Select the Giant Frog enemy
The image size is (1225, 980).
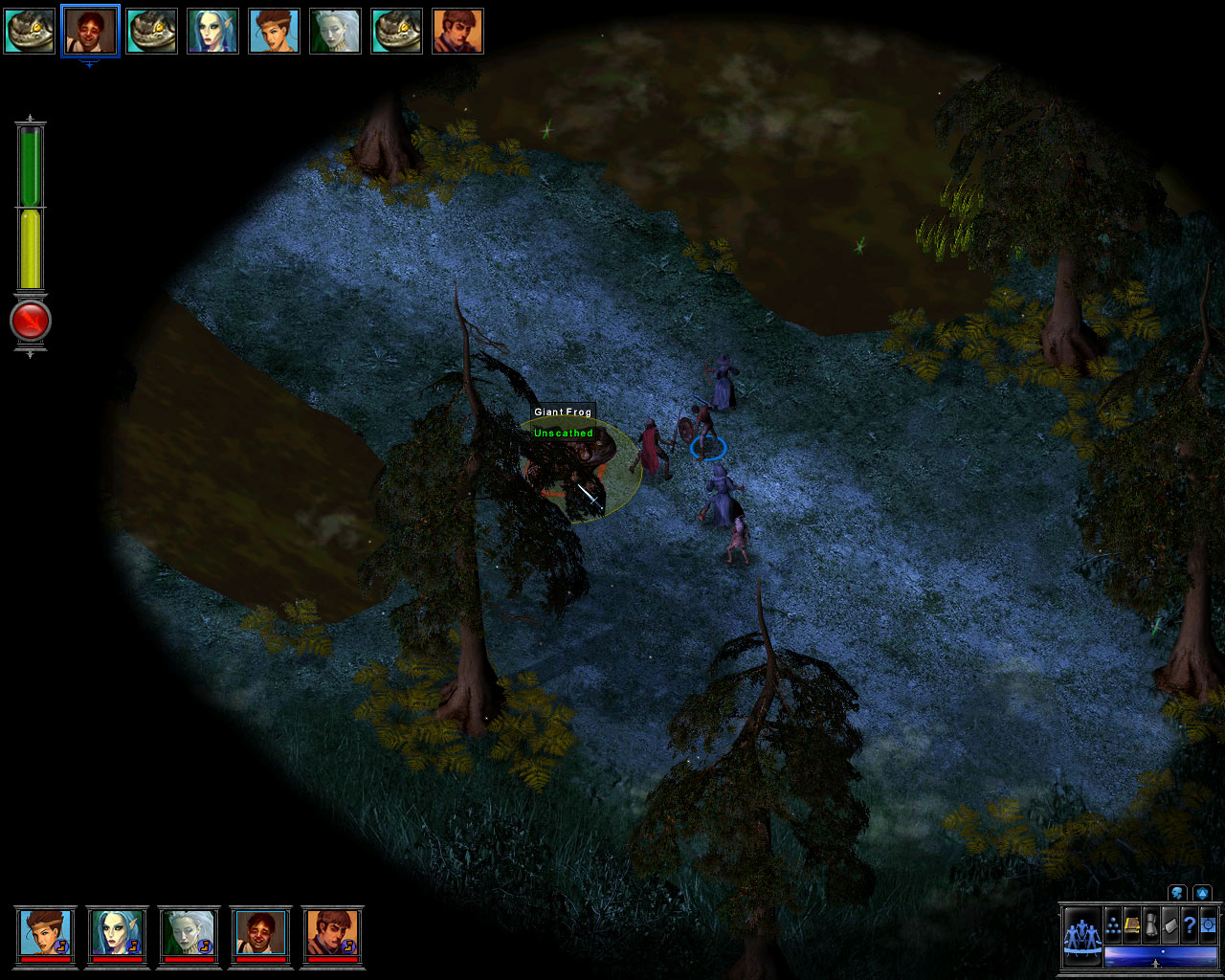(574, 459)
